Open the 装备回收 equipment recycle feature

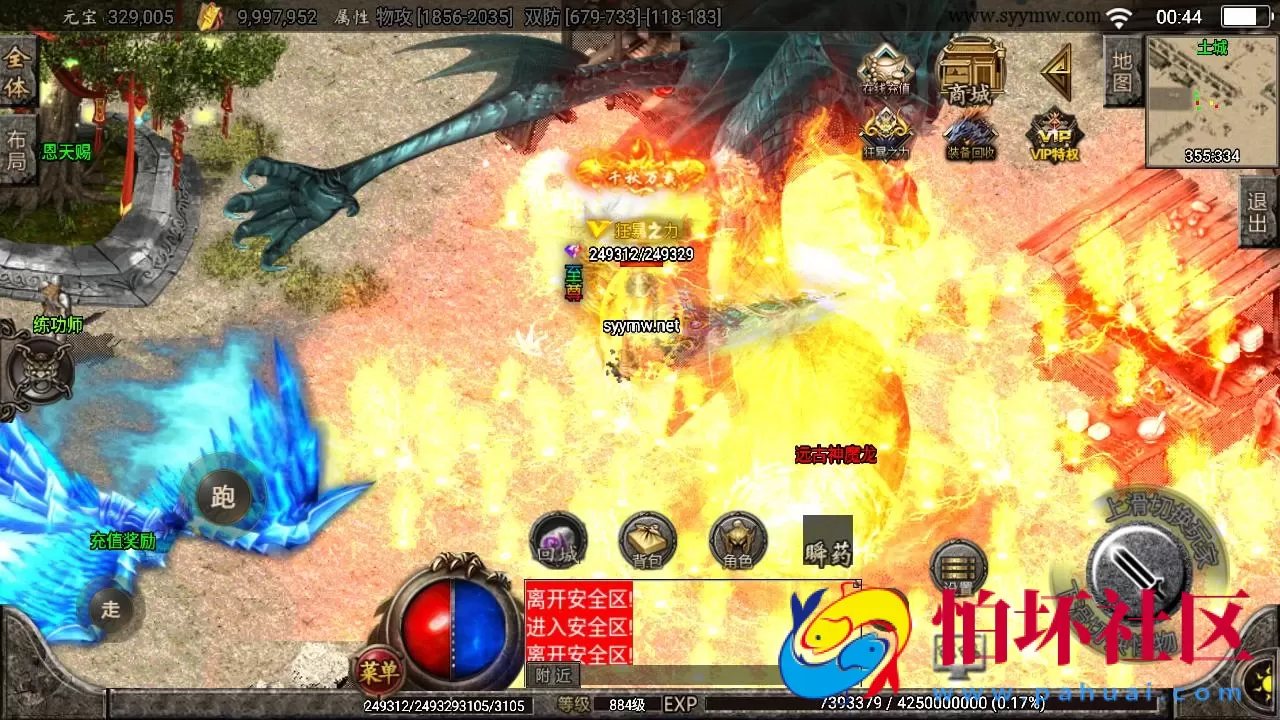(x=966, y=135)
